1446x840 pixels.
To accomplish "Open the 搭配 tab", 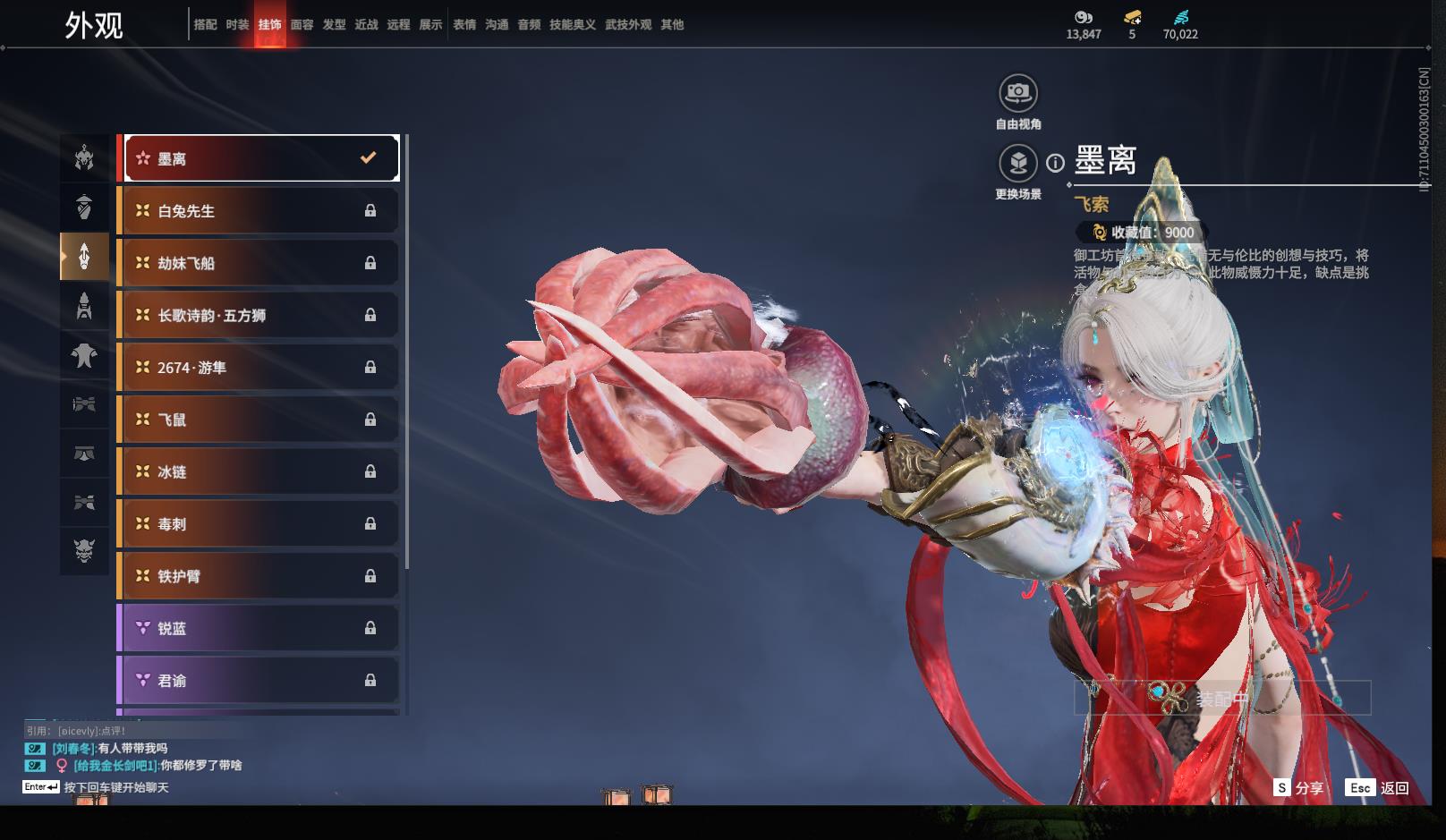I will pos(205,25).
